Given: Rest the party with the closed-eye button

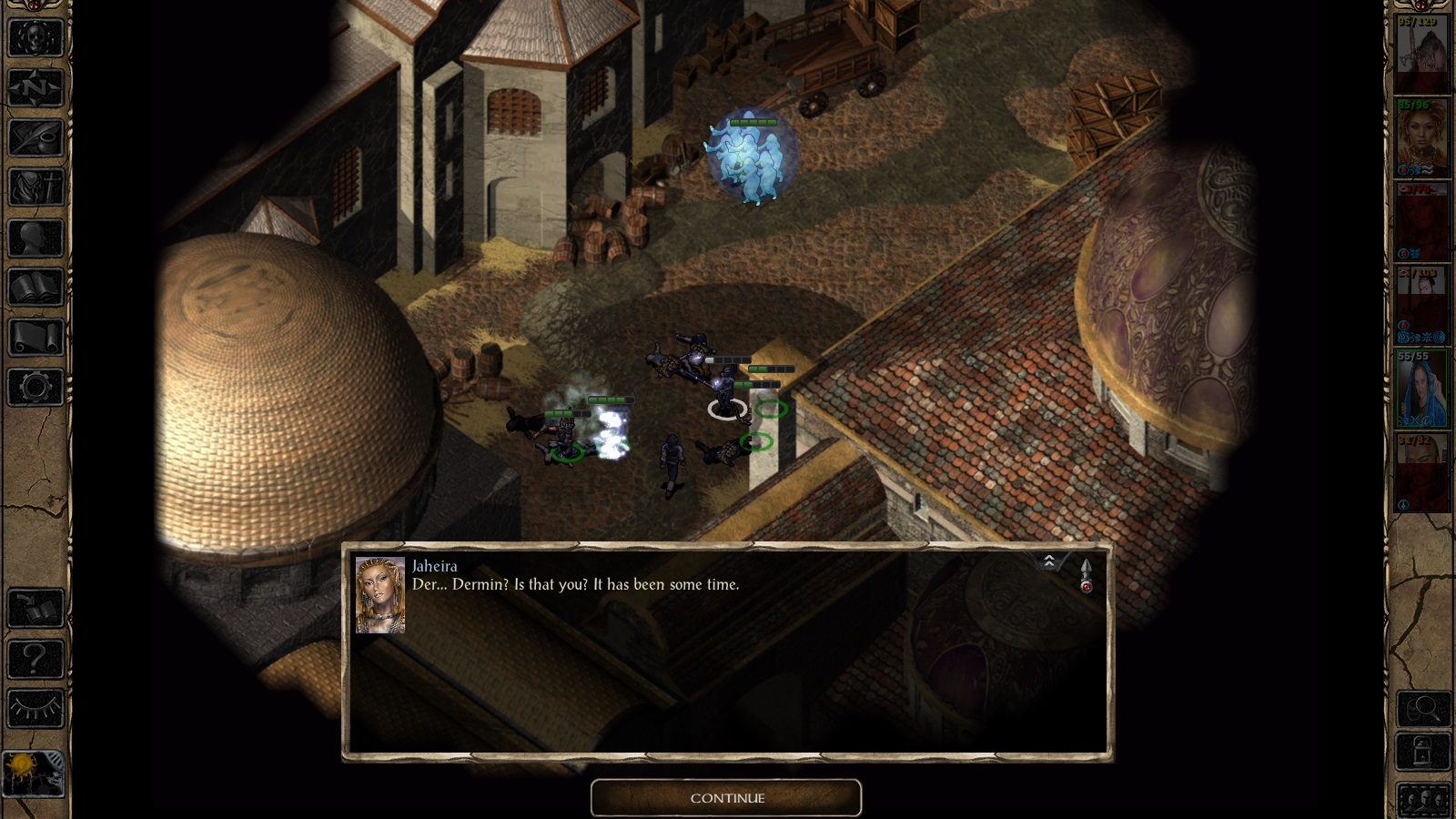Looking at the screenshot, I should click(35, 708).
